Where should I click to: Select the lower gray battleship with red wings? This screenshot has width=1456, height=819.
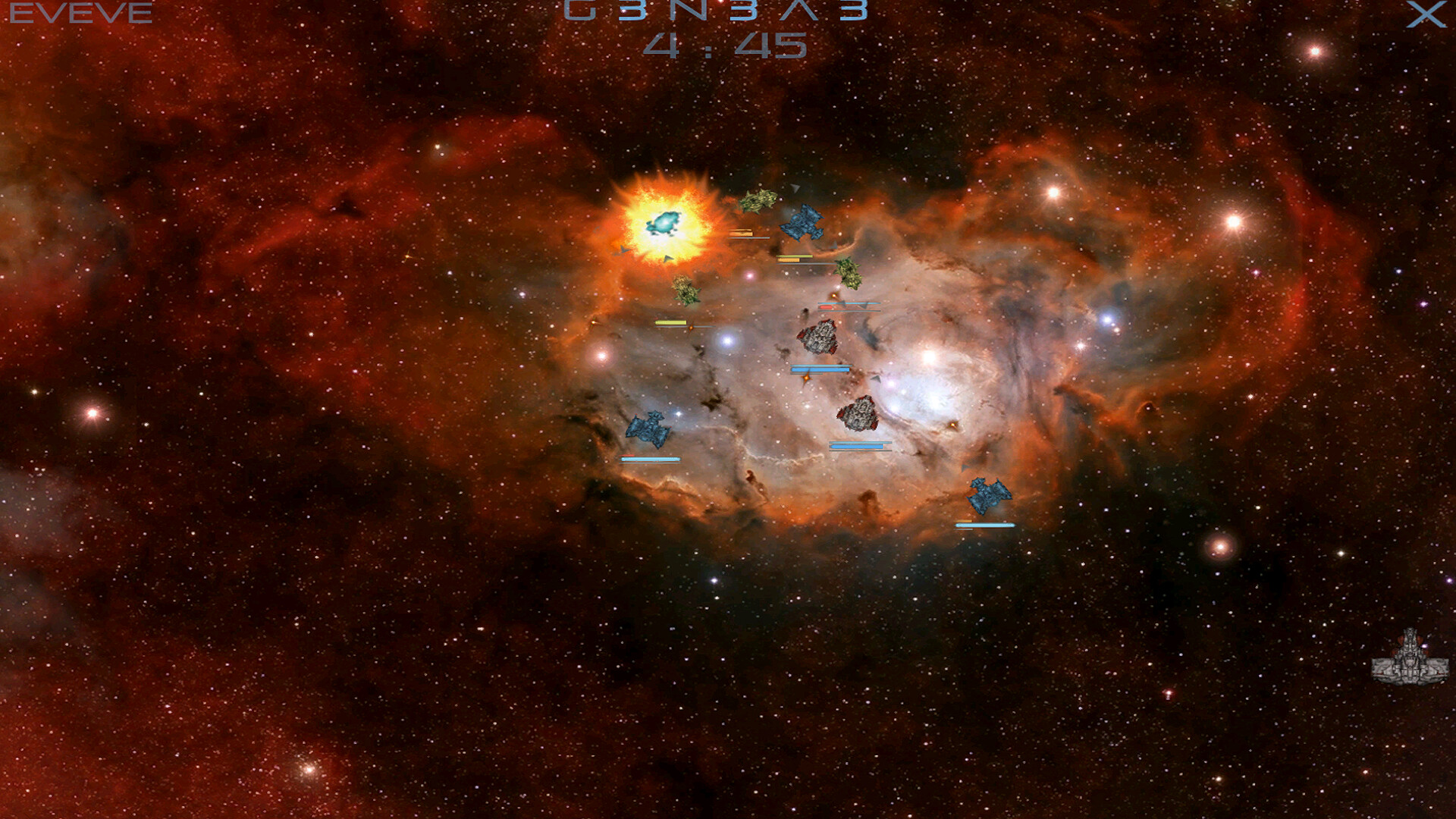click(x=859, y=413)
